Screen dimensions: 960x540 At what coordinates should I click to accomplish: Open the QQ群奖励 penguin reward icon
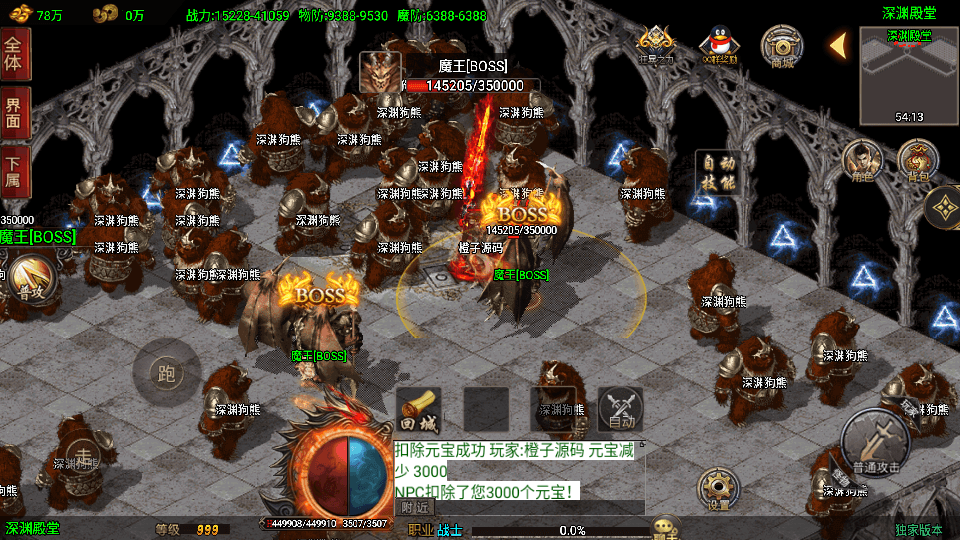pos(718,45)
